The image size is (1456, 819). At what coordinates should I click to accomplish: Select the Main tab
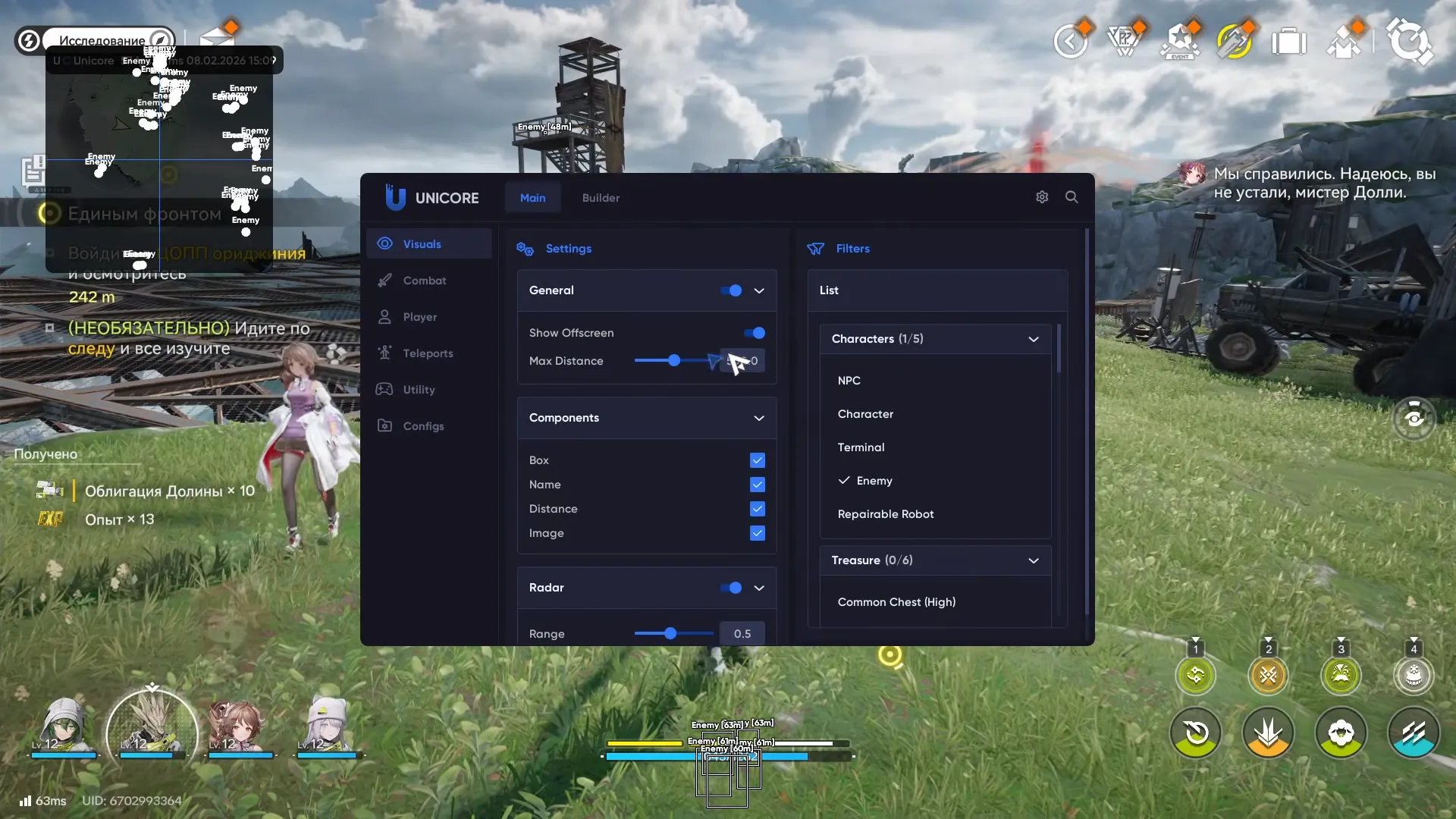[532, 197]
